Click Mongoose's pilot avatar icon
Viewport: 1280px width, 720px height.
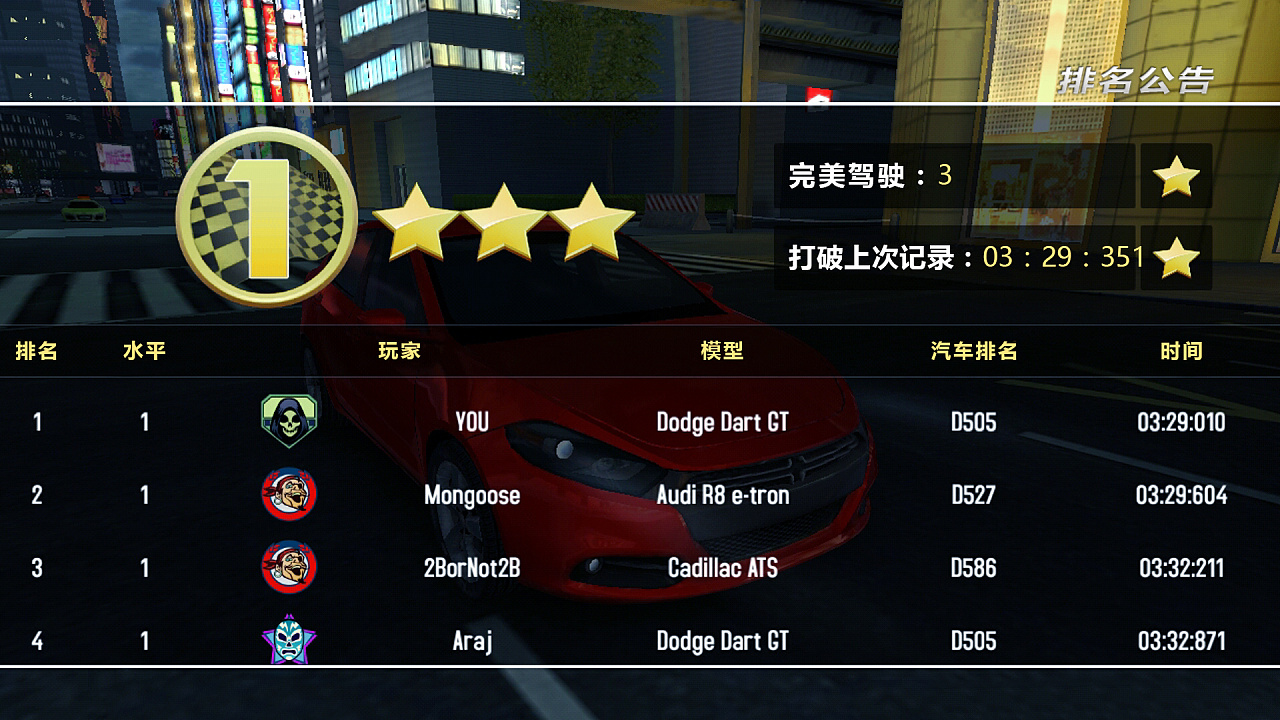[289, 494]
